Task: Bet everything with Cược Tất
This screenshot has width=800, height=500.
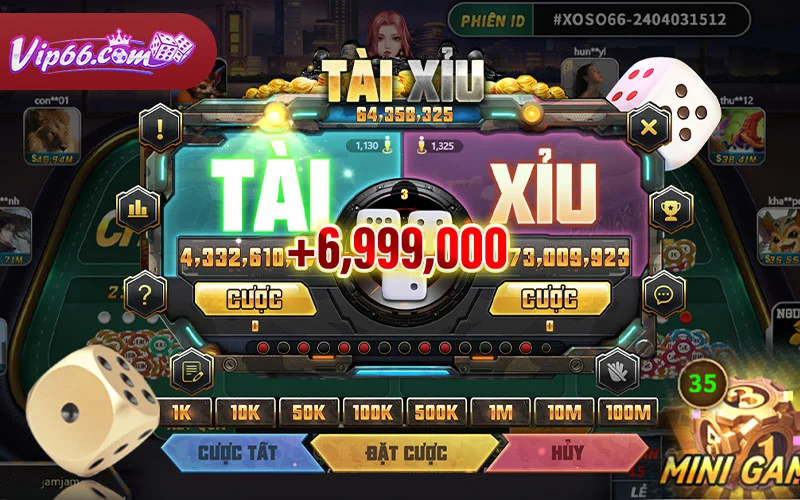Action: pos(237,453)
